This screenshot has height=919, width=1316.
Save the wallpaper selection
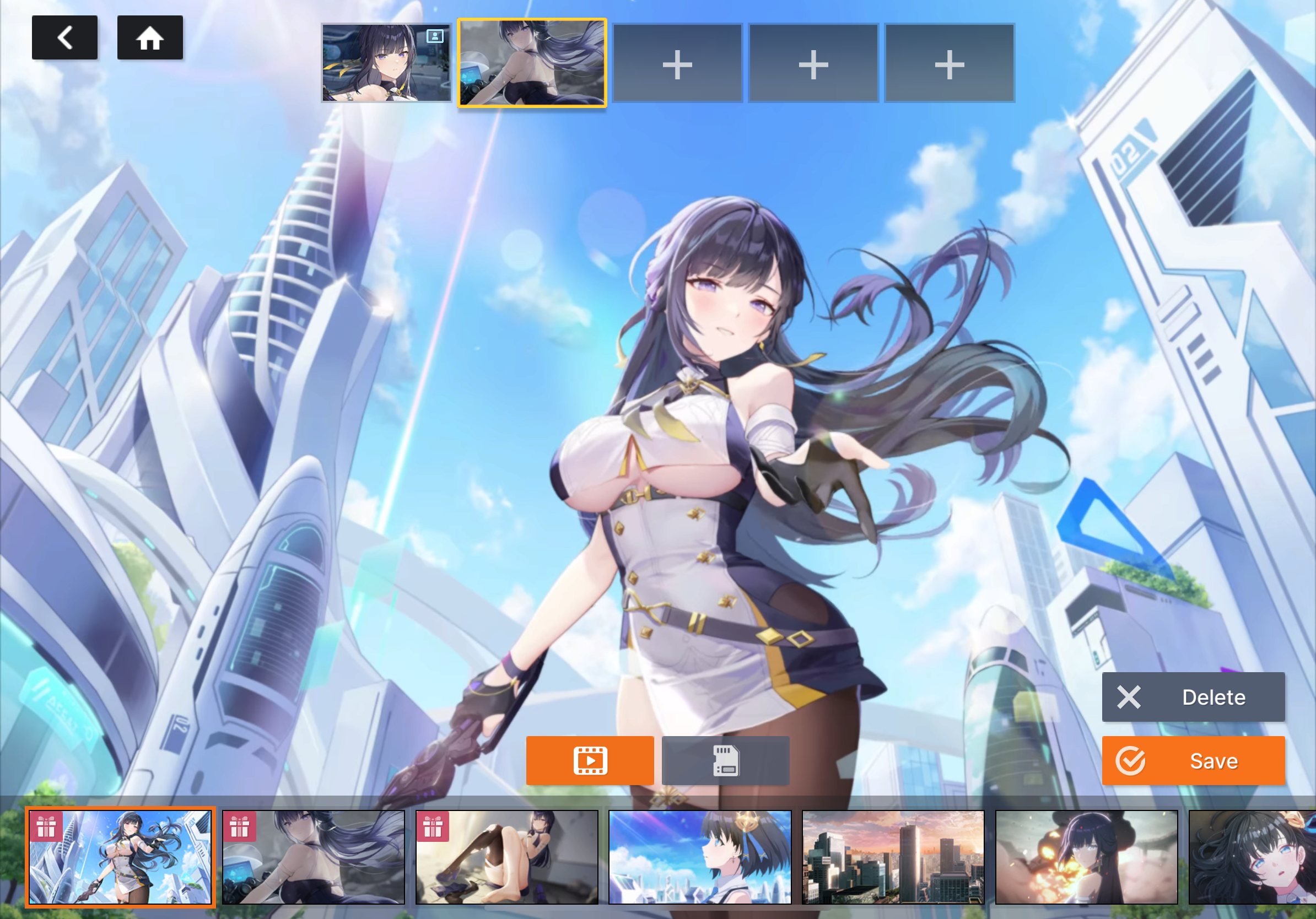pos(1193,761)
